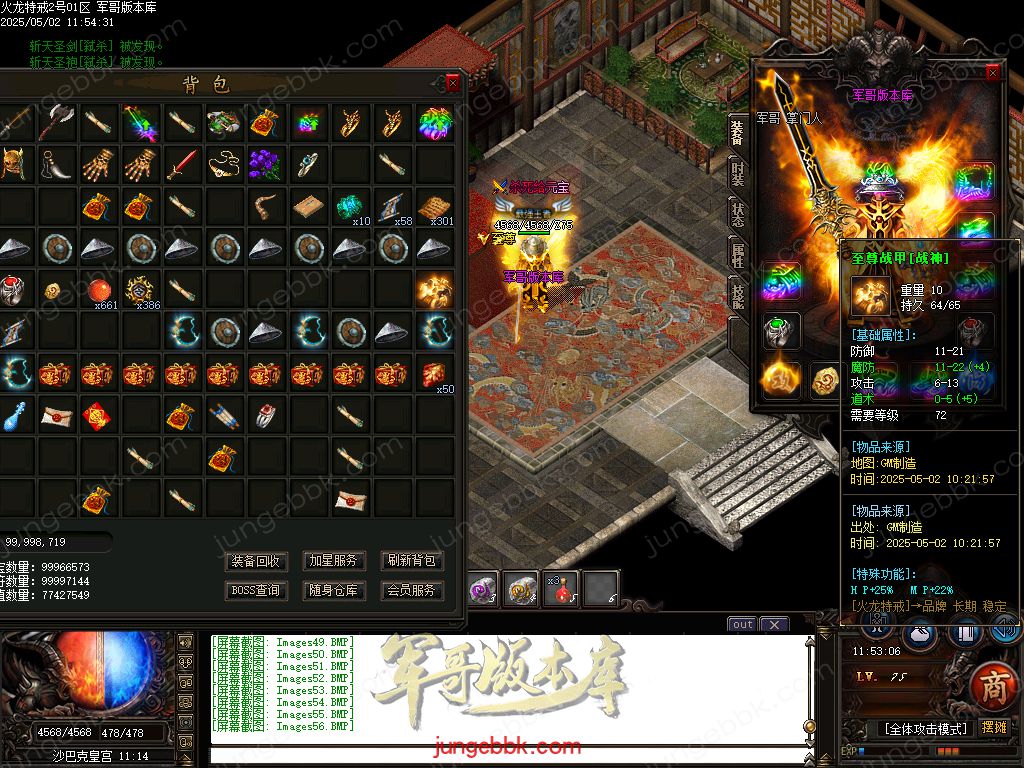Open the 随身仓库 portable warehouse
Screen dimensions: 1024x768
333,590
